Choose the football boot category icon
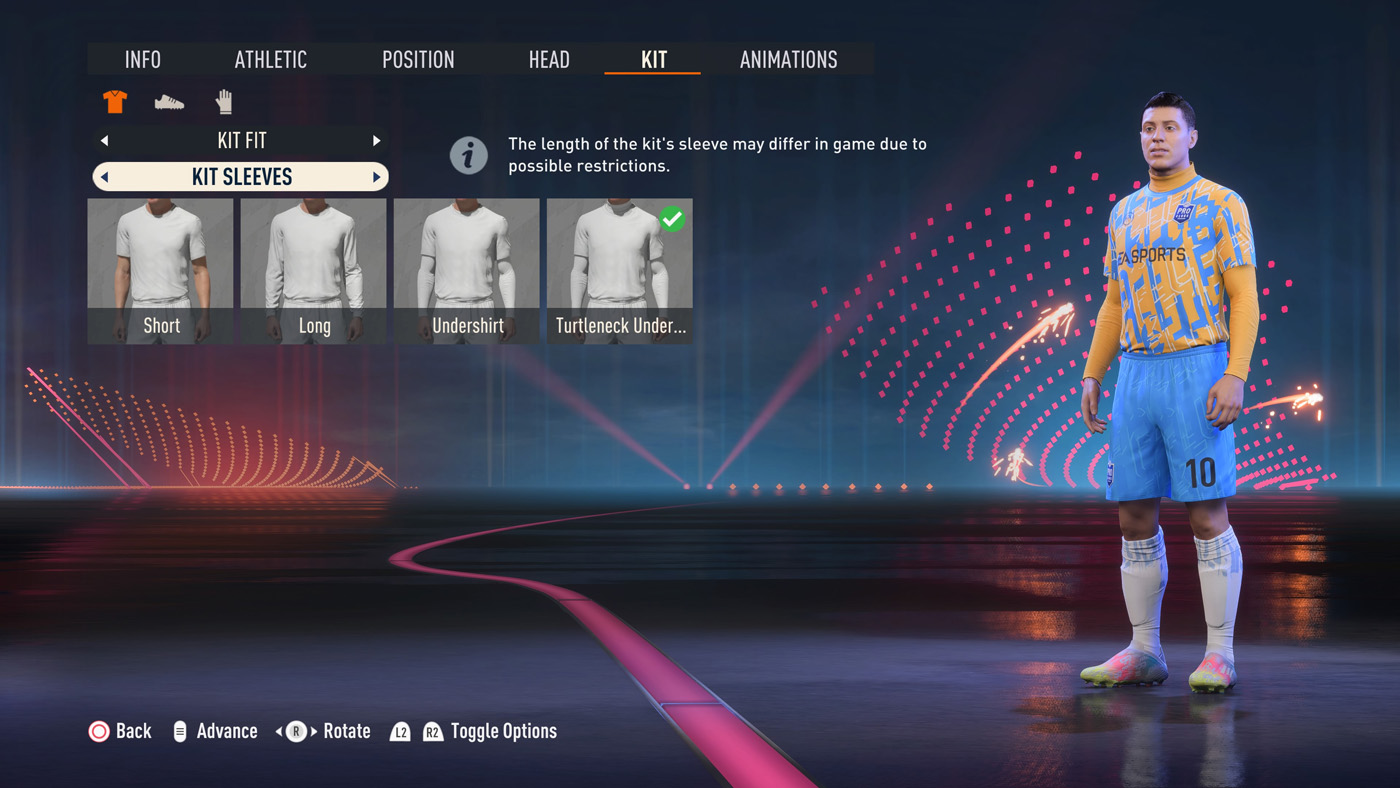Viewport: 1400px width, 788px height. [169, 102]
